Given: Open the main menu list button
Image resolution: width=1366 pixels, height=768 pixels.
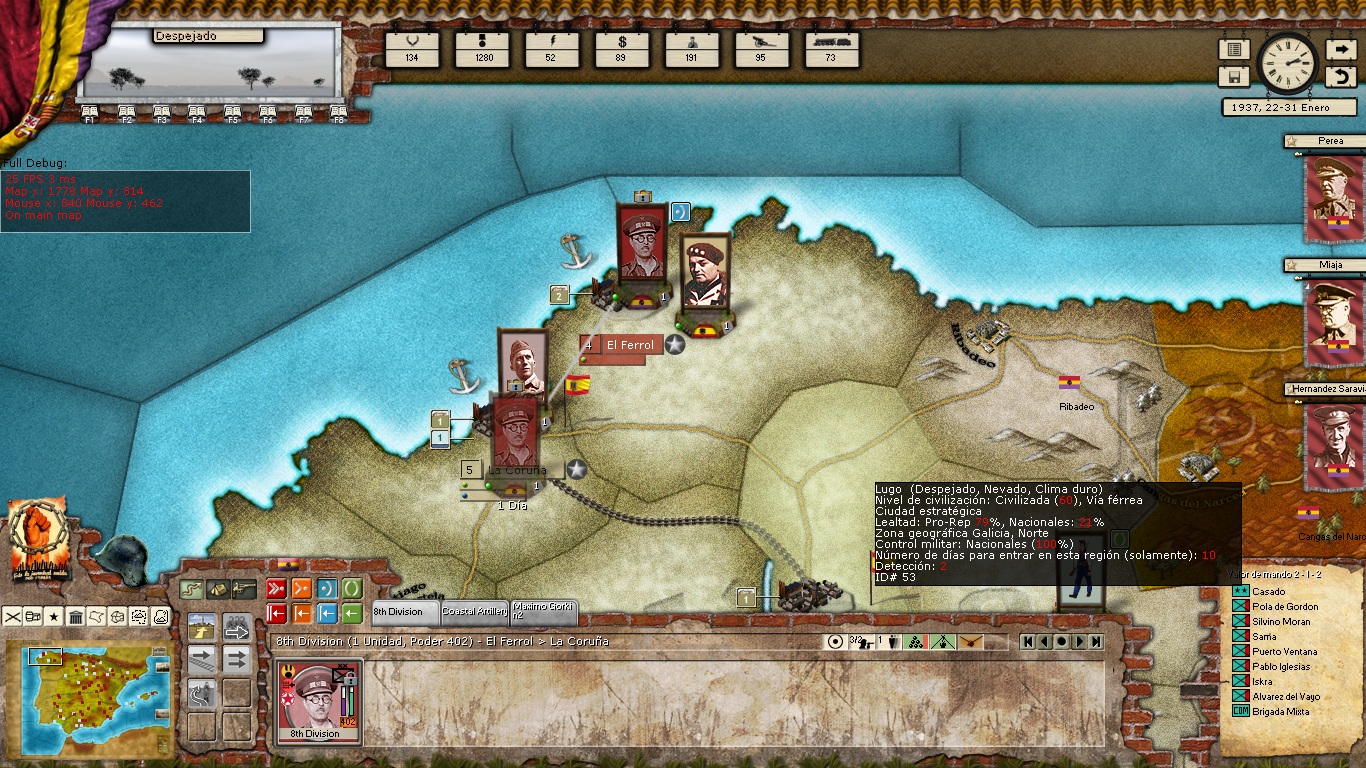Looking at the screenshot, I should [x=1234, y=50].
